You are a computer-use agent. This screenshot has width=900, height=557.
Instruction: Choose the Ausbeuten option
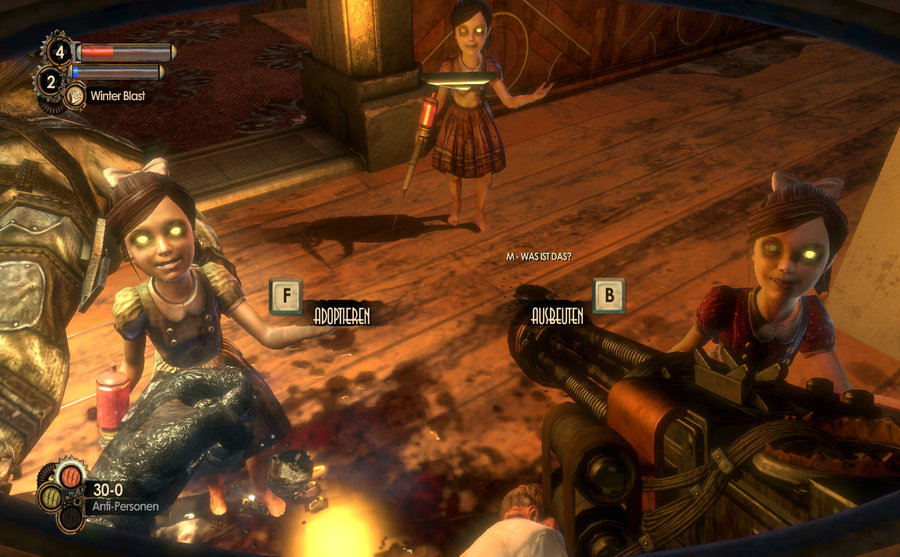[x=557, y=314]
